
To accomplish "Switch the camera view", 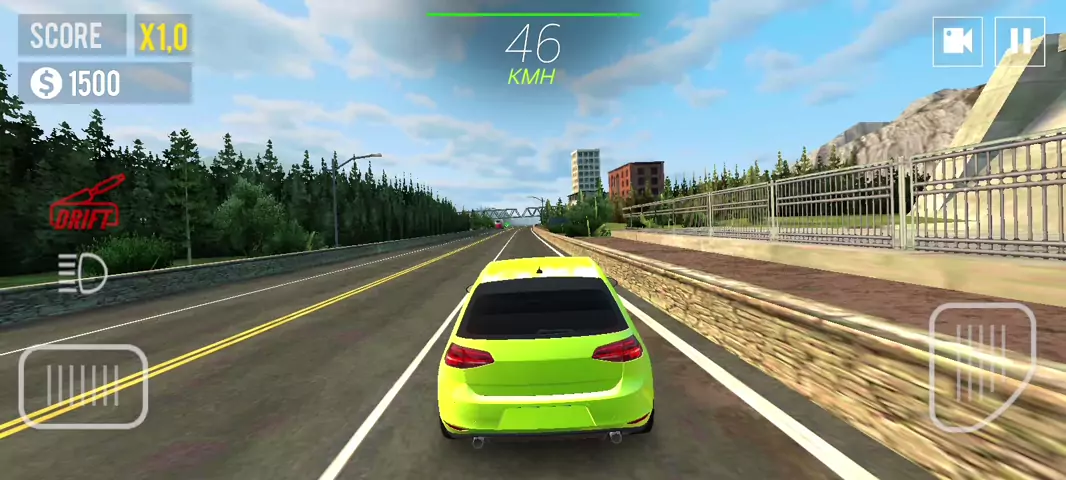I will pos(958,41).
